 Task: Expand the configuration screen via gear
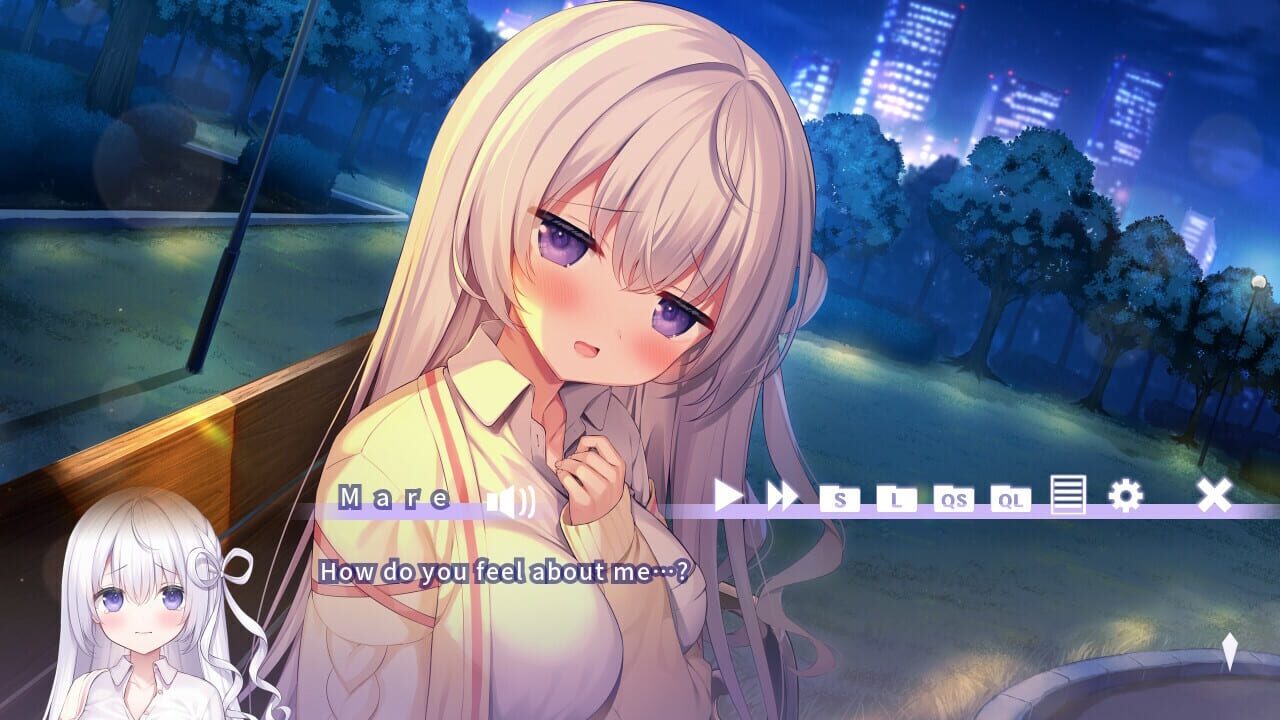[1125, 495]
